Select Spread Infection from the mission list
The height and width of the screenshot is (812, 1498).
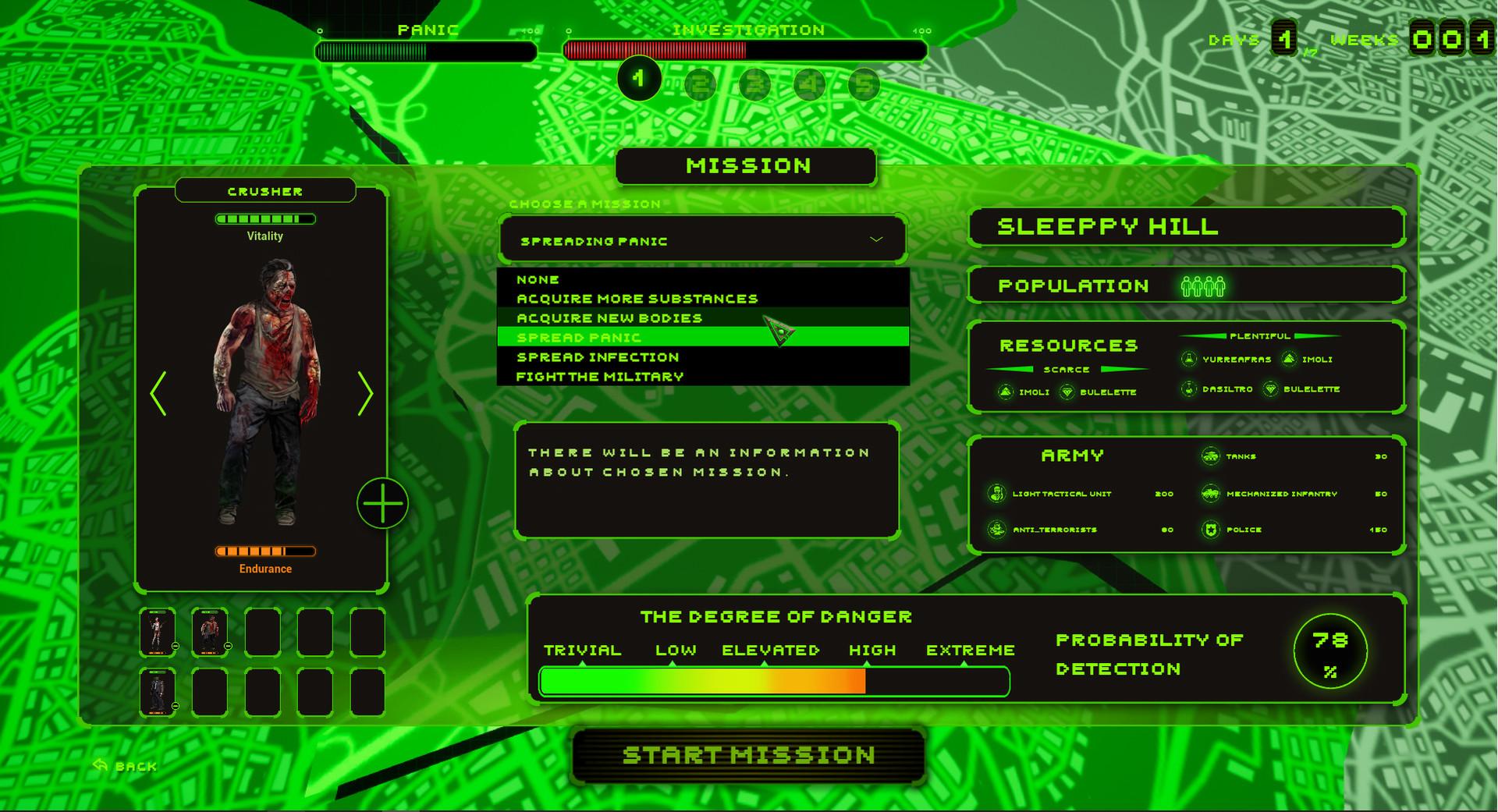[x=598, y=356]
